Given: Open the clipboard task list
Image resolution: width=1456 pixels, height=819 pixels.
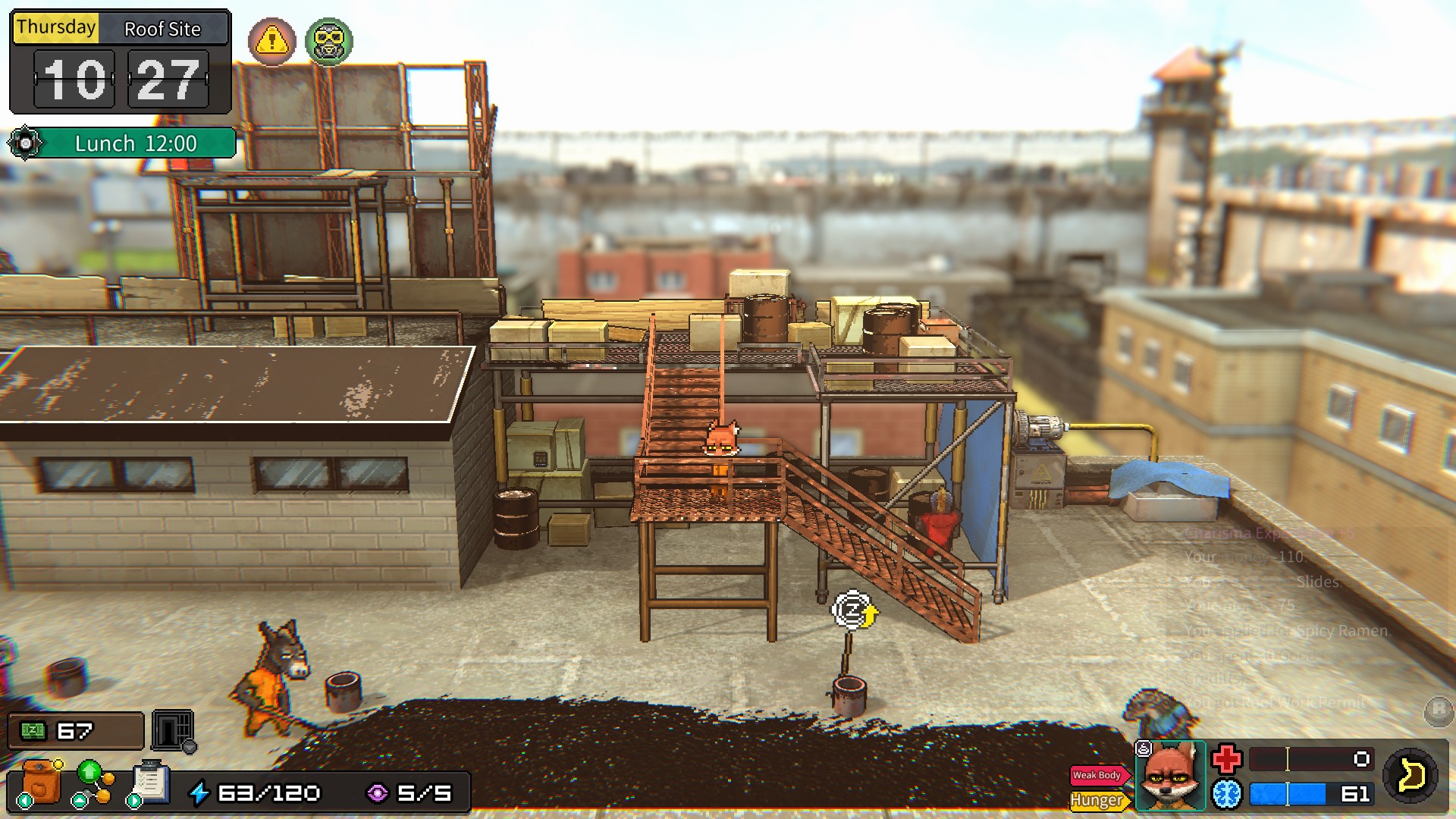Looking at the screenshot, I should coord(150,782).
